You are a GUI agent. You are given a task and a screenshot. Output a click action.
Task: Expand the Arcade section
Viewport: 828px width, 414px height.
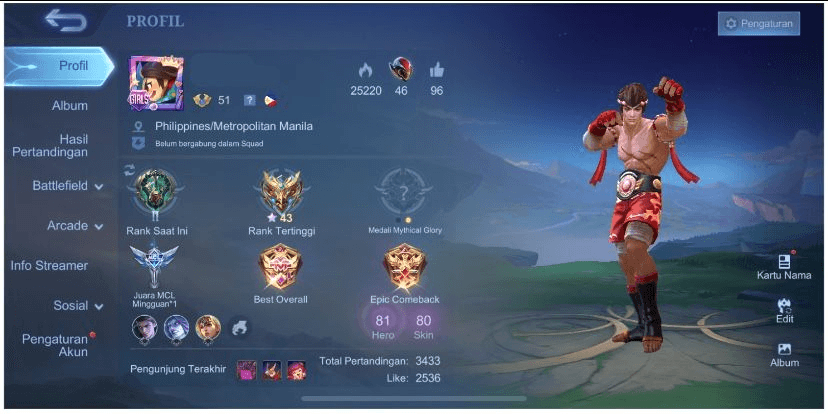pyautogui.click(x=75, y=226)
